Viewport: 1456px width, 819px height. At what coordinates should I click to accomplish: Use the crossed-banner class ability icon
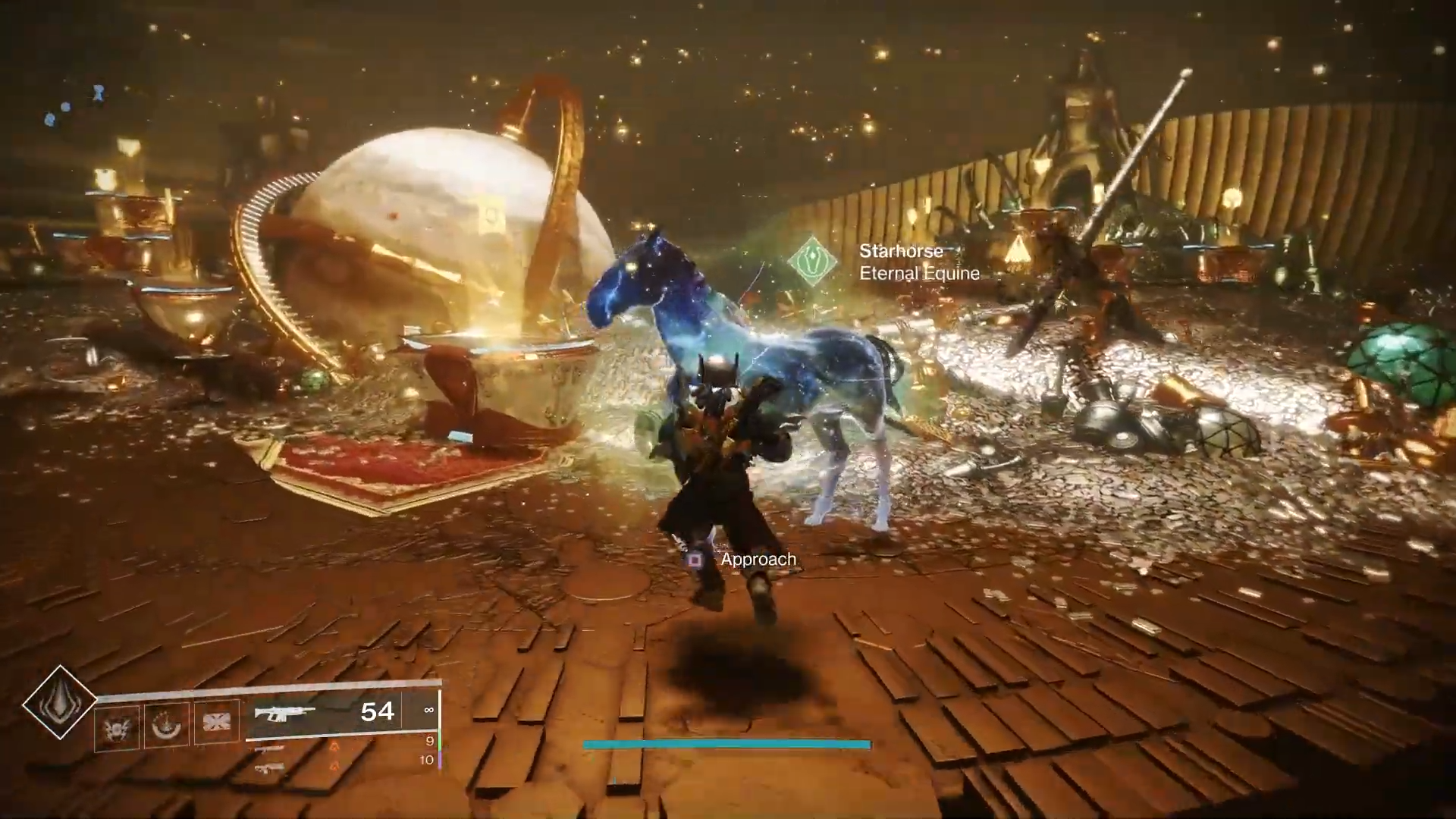coord(216,721)
